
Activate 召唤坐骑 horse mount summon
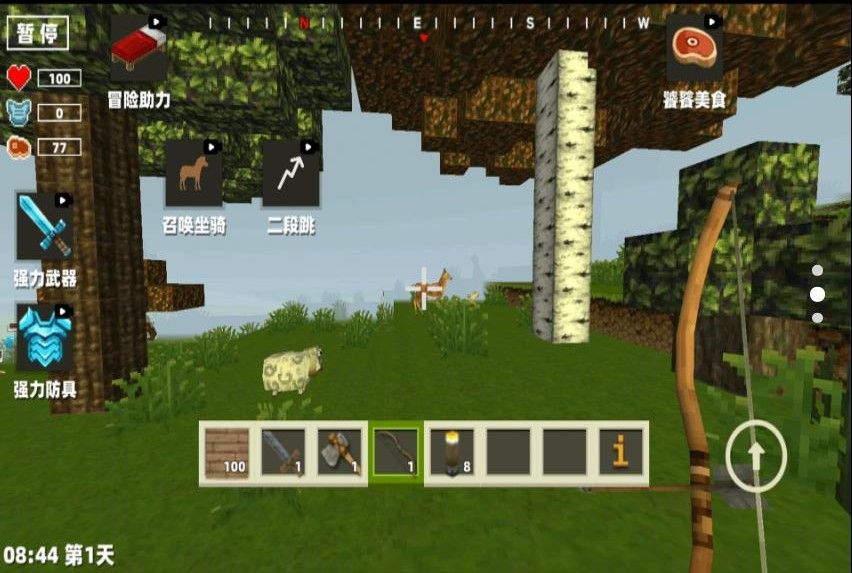(x=193, y=172)
